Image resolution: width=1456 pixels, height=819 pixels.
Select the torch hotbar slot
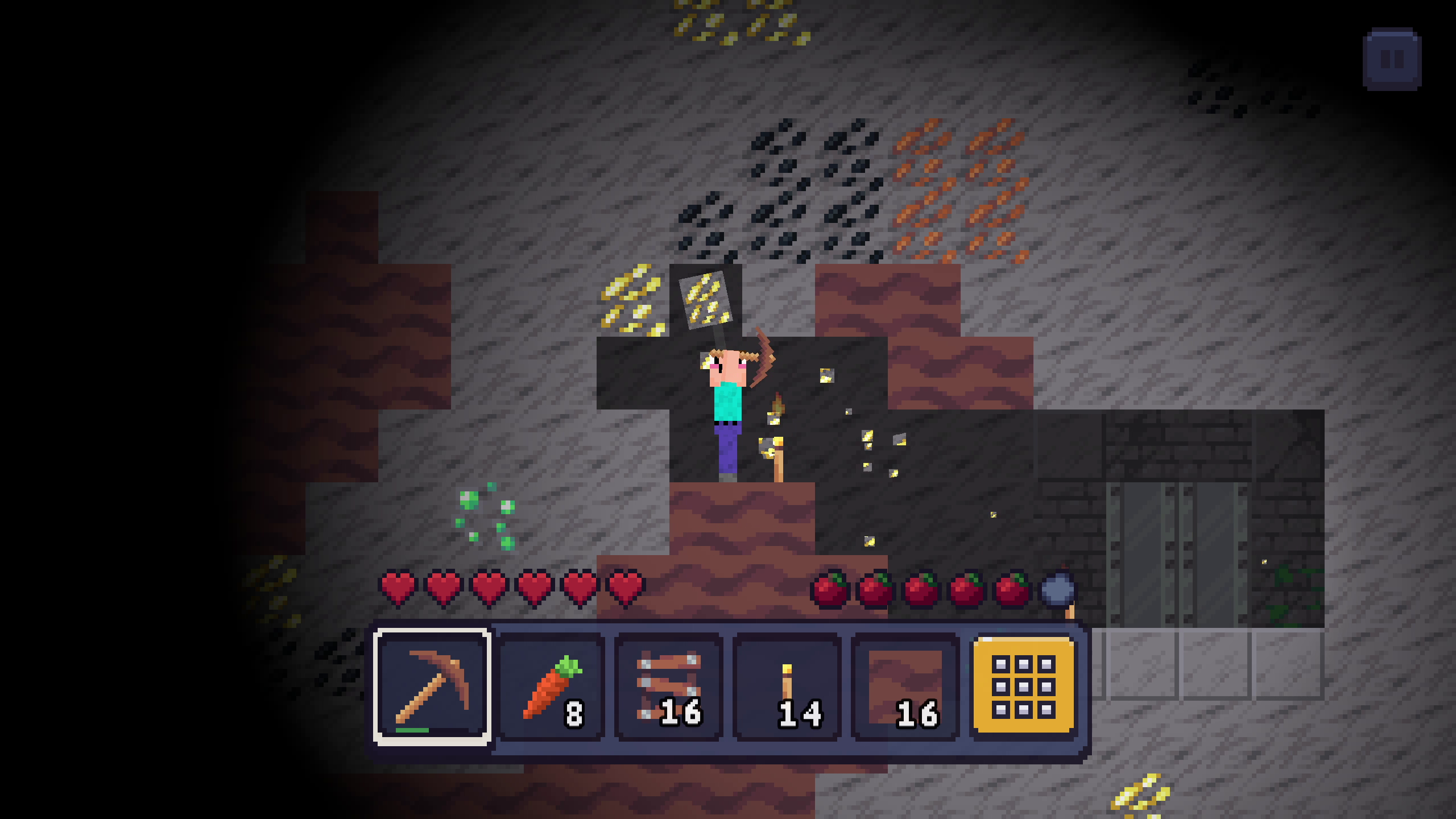click(x=787, y=689)
